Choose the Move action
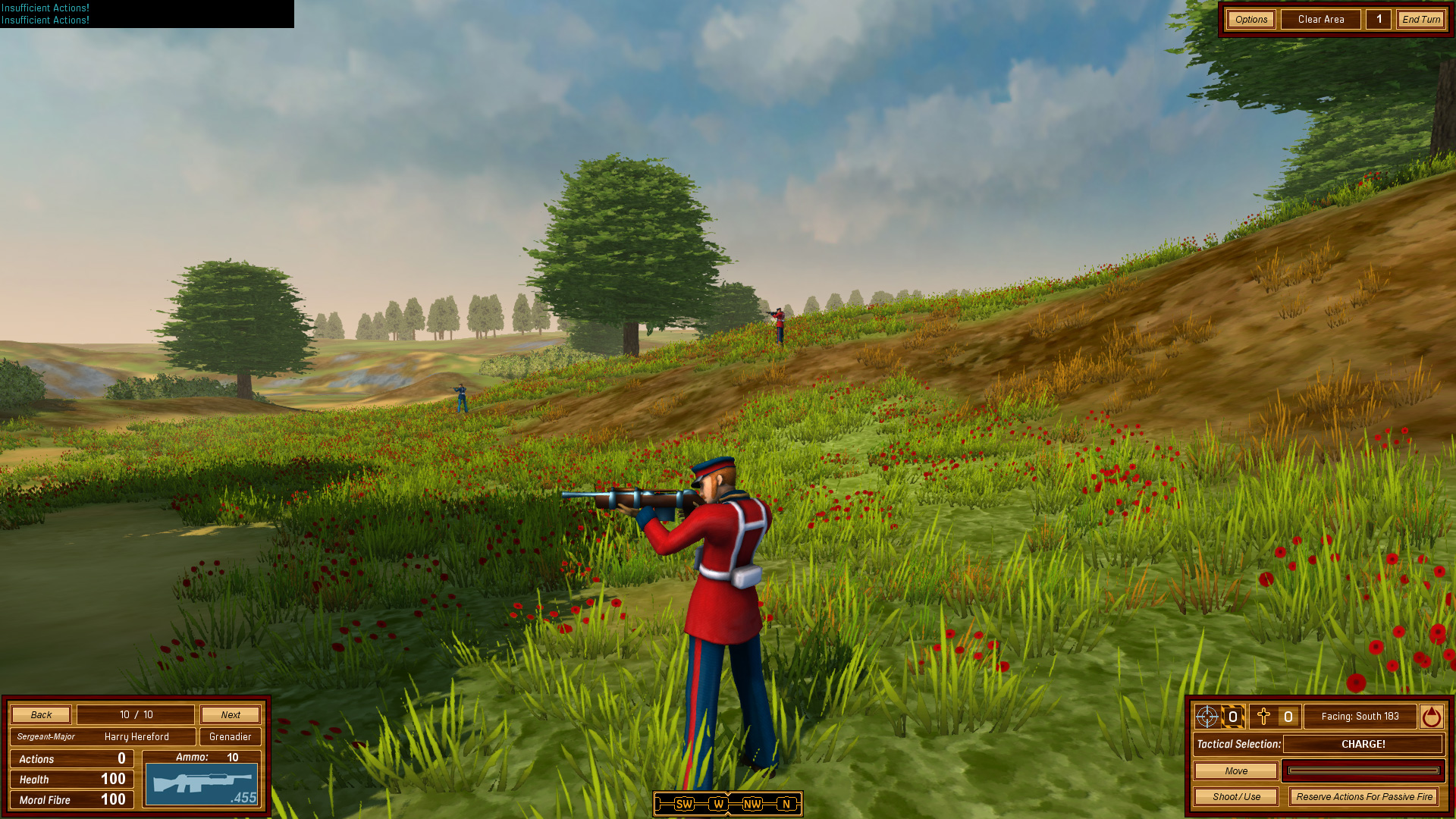This screenshot has height=819, width=1456. [1235, 771]
